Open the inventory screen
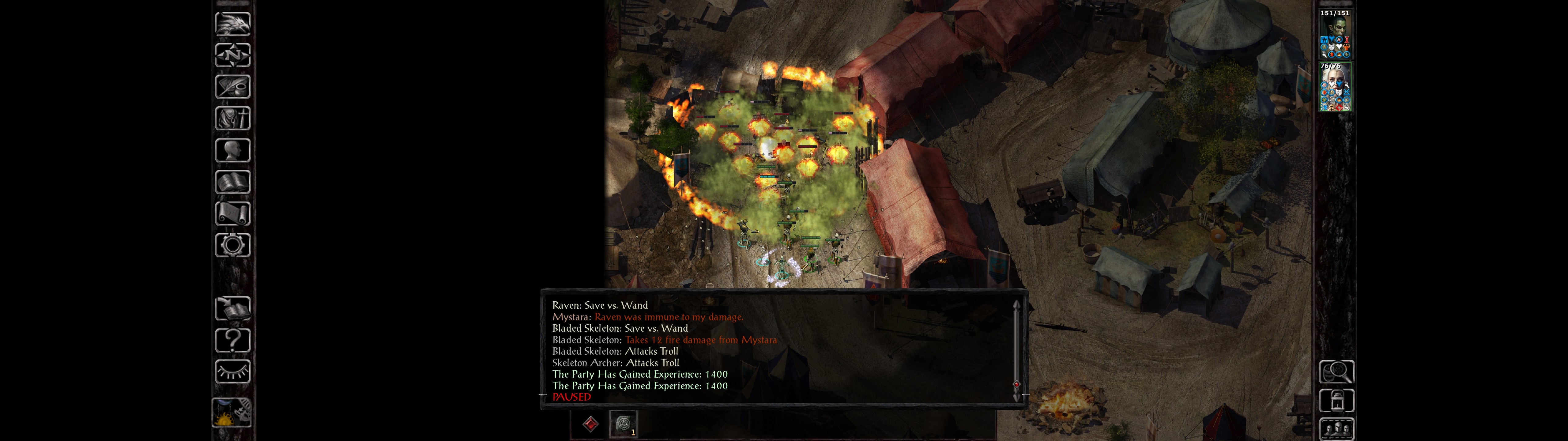The width and height of the screenshot is (1568, 441). tap(232, 119)
